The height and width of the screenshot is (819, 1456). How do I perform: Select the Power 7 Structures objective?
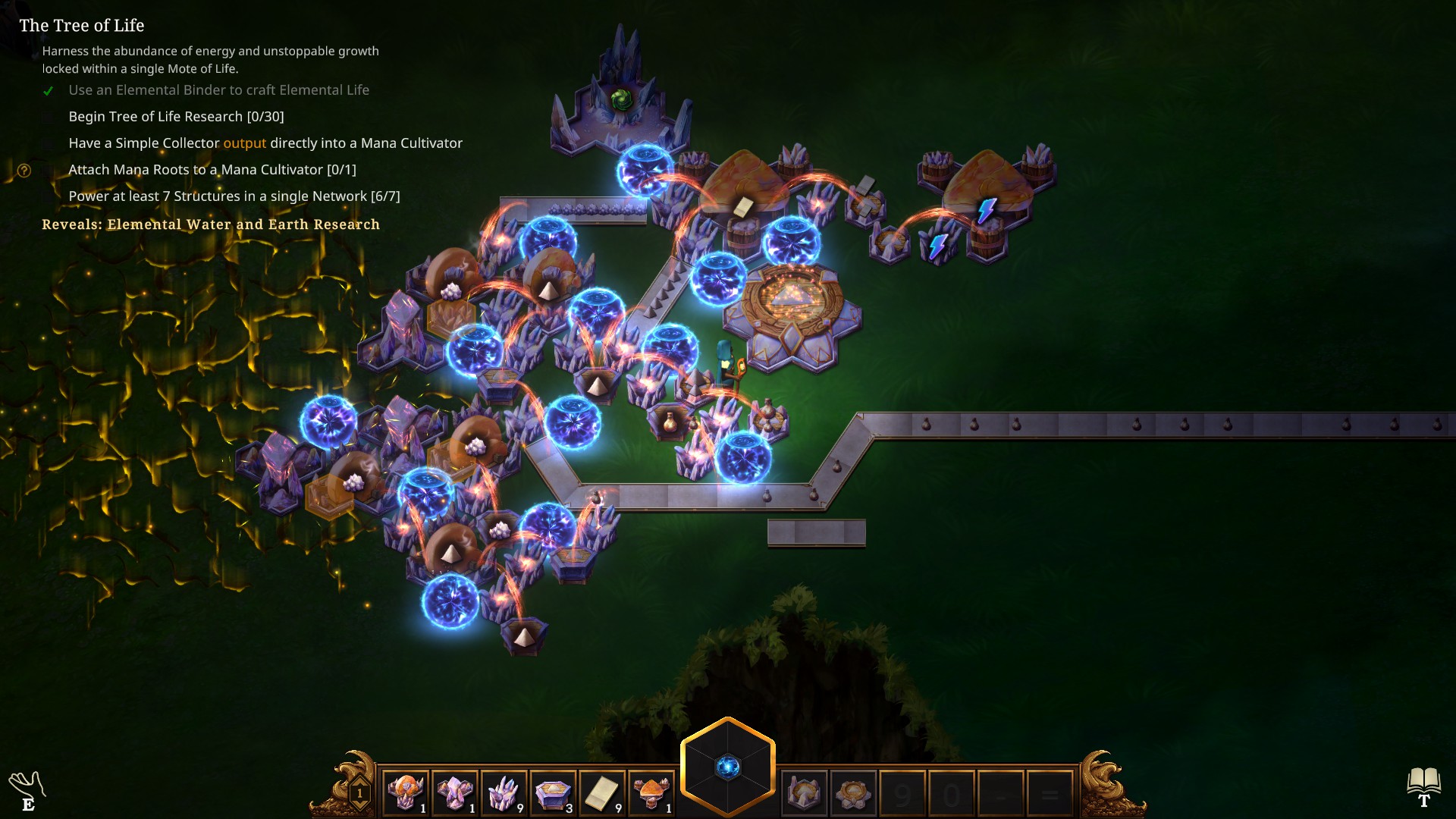click(234, 196)
